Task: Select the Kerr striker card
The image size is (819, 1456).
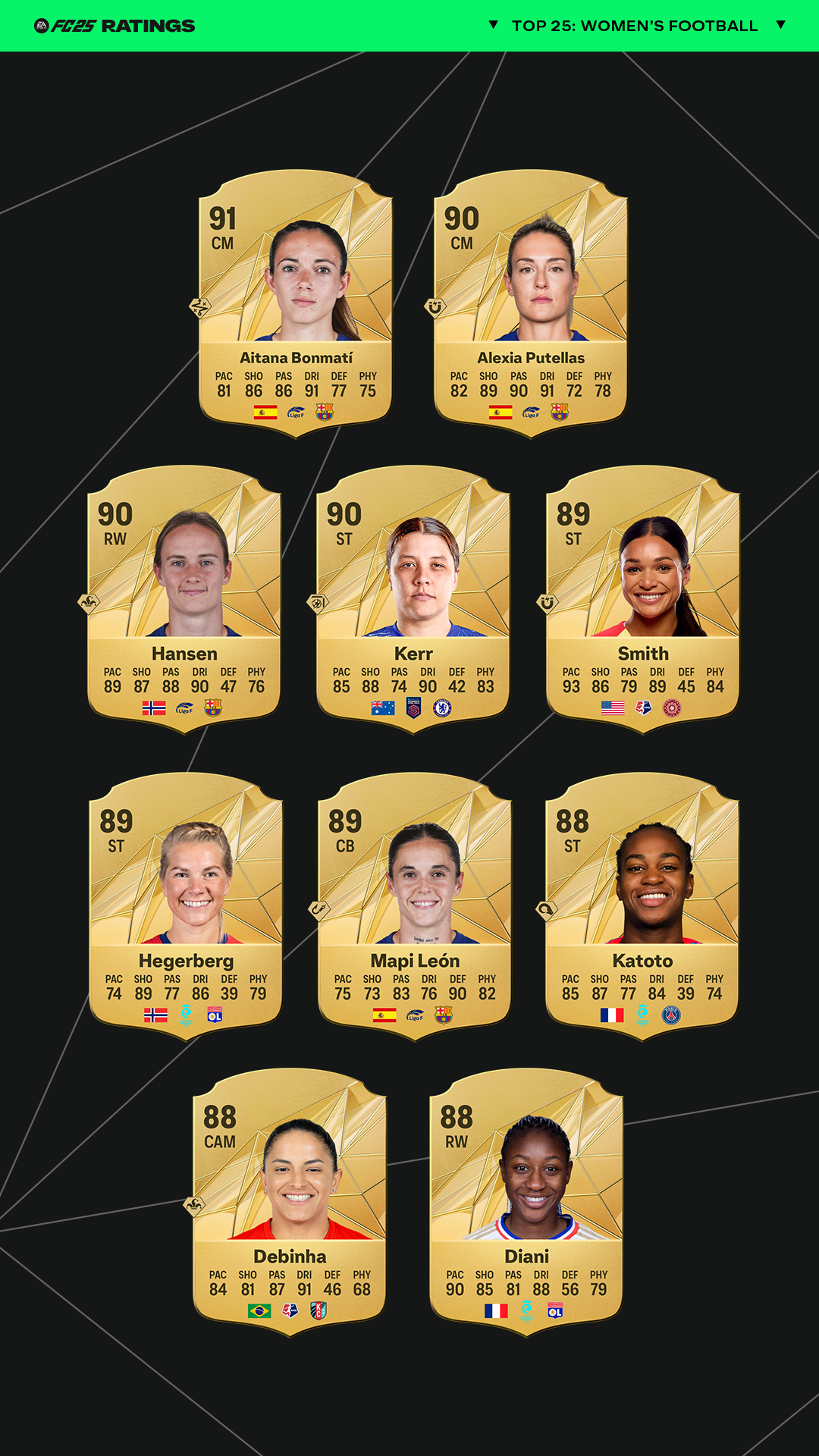Action: click(413, 599)
